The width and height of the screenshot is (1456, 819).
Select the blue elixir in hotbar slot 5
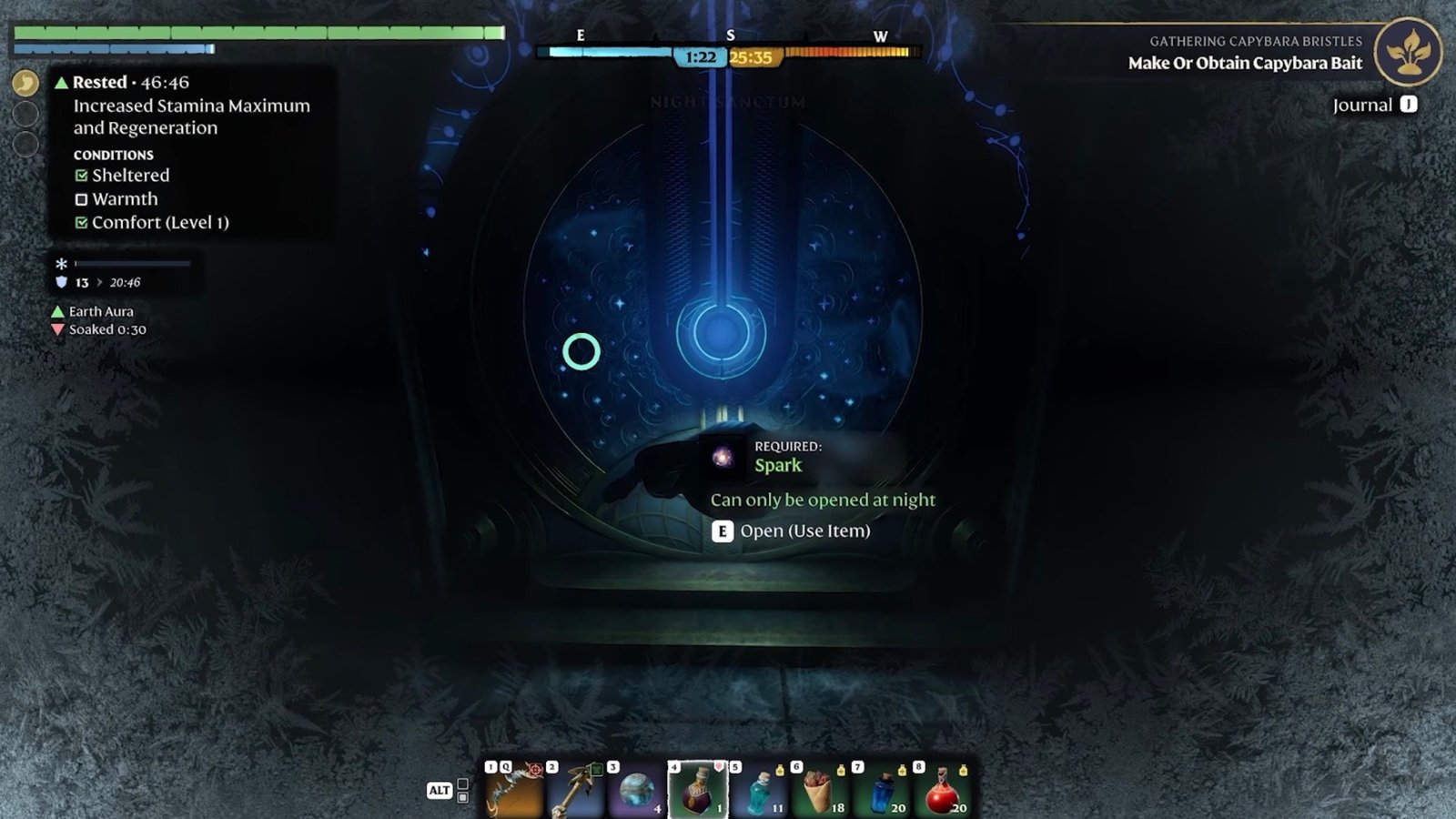759,792
